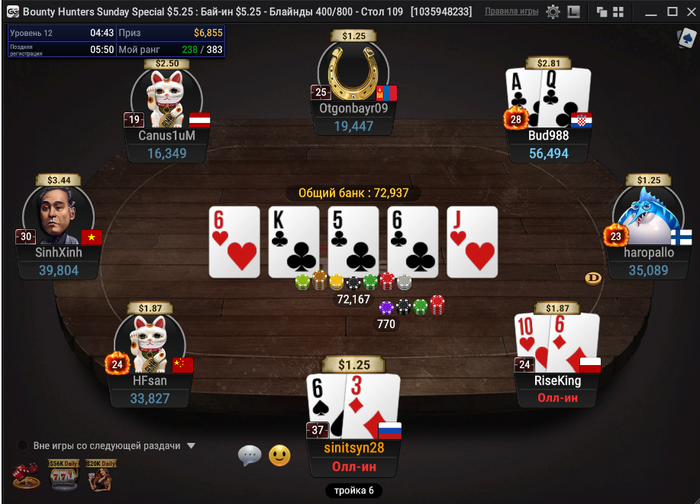Launch the roulette dice mini-game
Viewport: 700px width, 504px height.
coord(23,476)
